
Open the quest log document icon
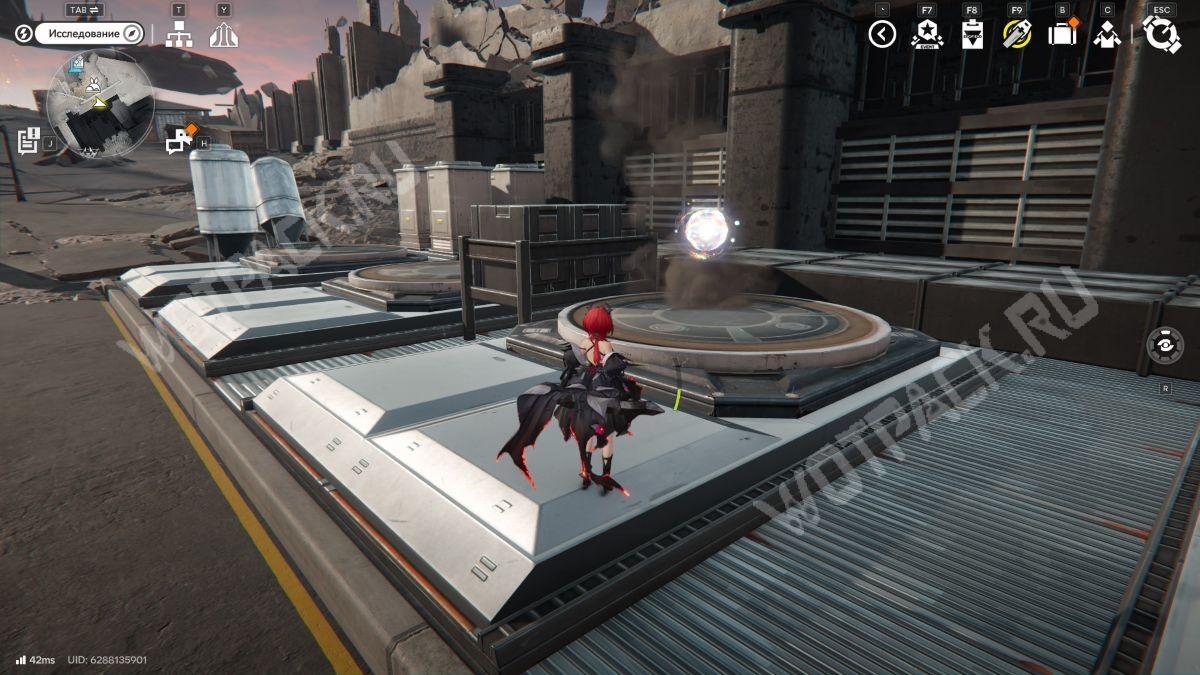29,141
